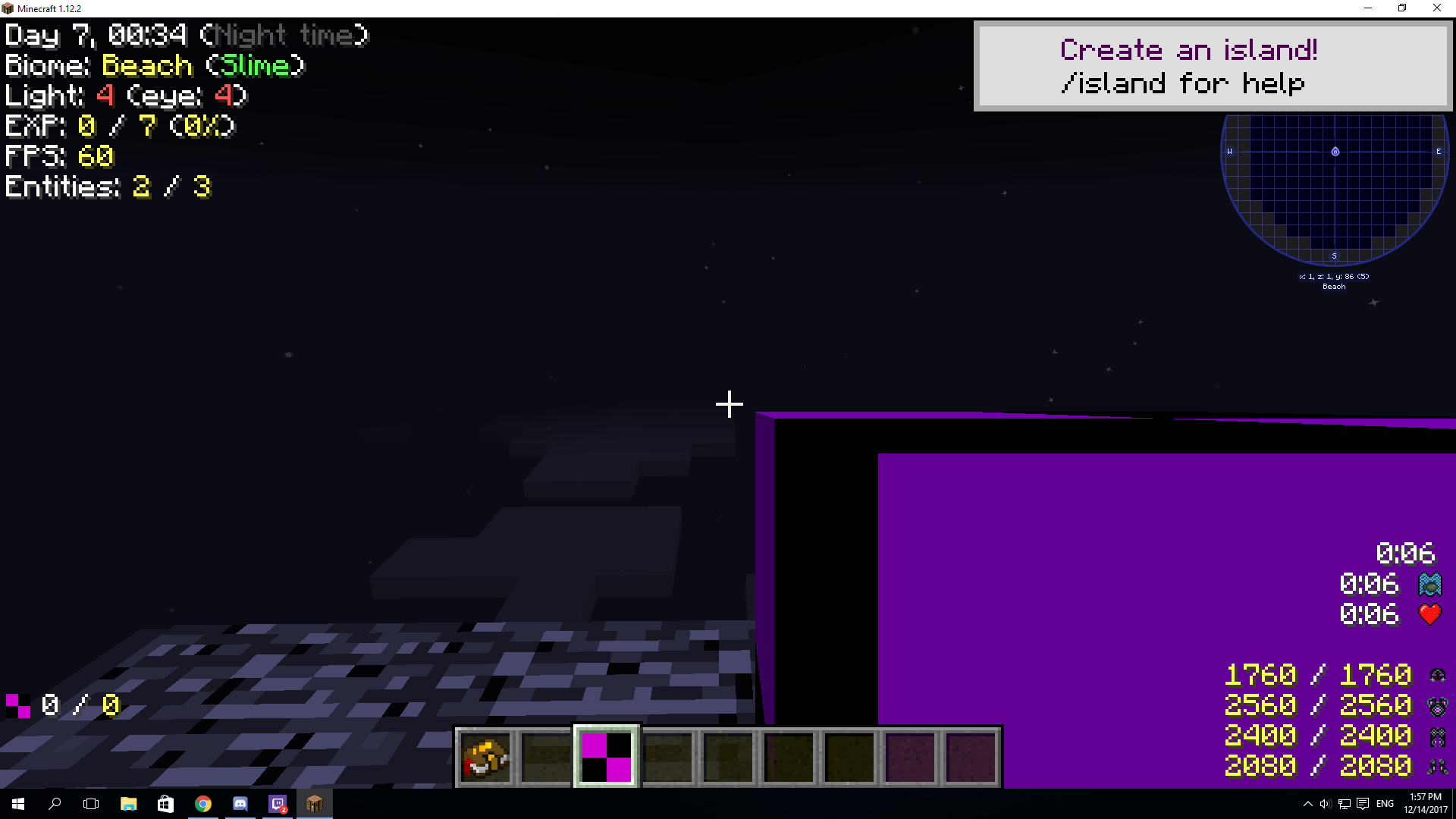Select the golden apple in the first hotbar slot
The width and height of the screenshot is (1456, 819).
pyautogui.click(x=485, y=756)
